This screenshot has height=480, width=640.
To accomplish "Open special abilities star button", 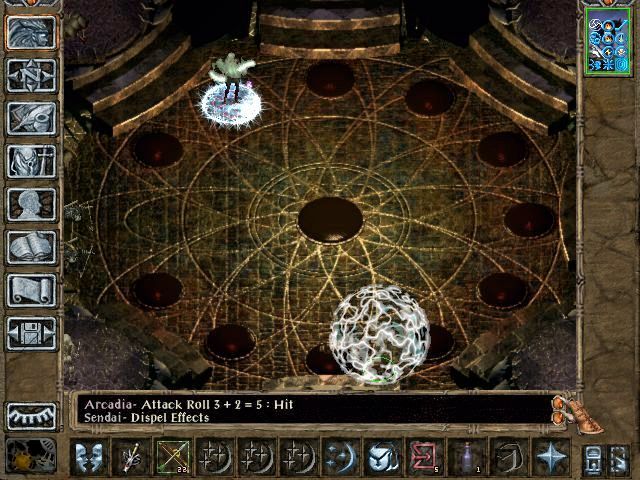I will coord(549,457).
